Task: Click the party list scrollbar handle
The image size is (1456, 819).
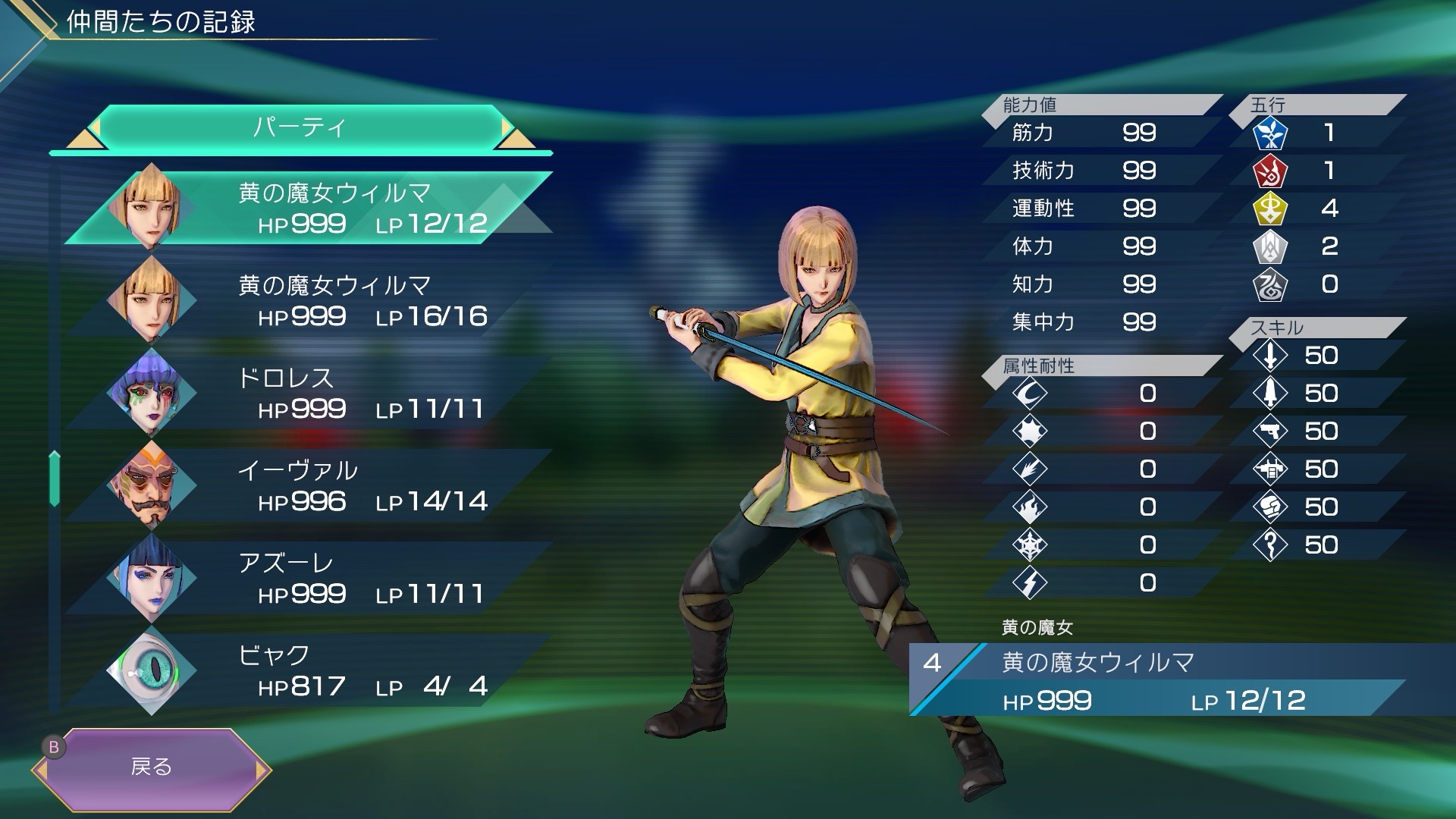Action: (55, 478)
